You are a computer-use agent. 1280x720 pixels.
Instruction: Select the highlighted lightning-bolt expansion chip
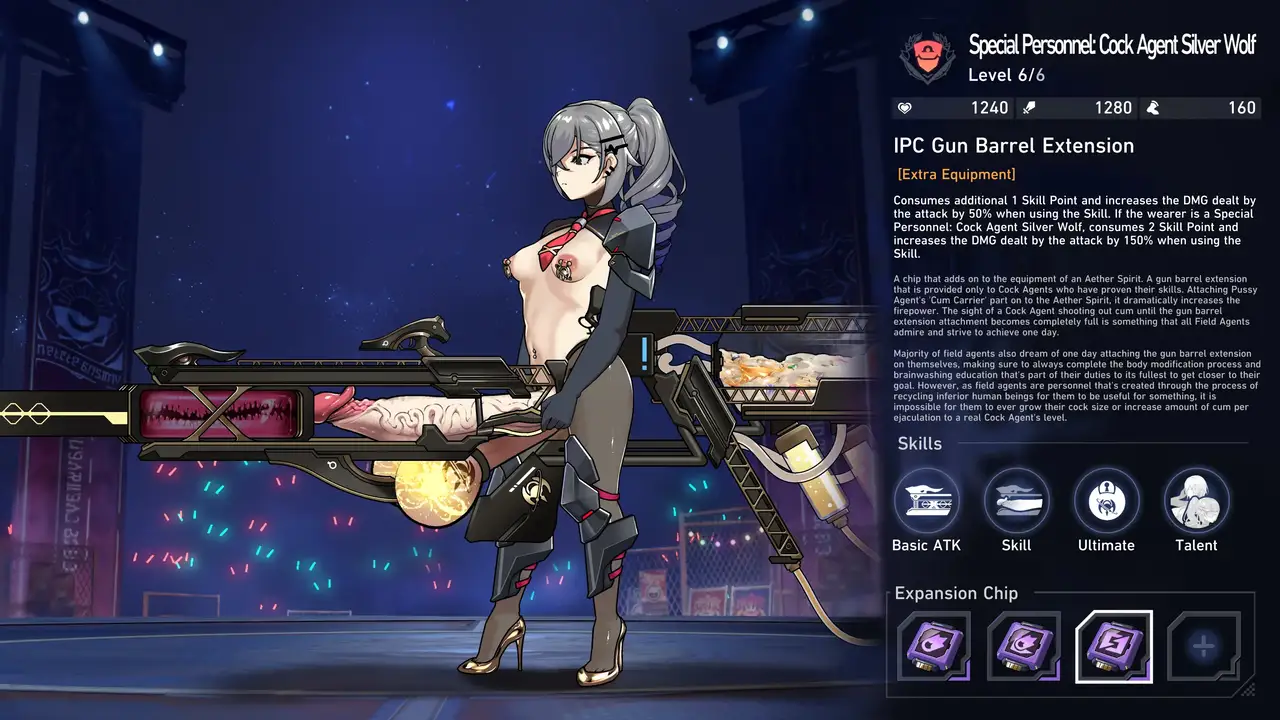(1113, 646)
